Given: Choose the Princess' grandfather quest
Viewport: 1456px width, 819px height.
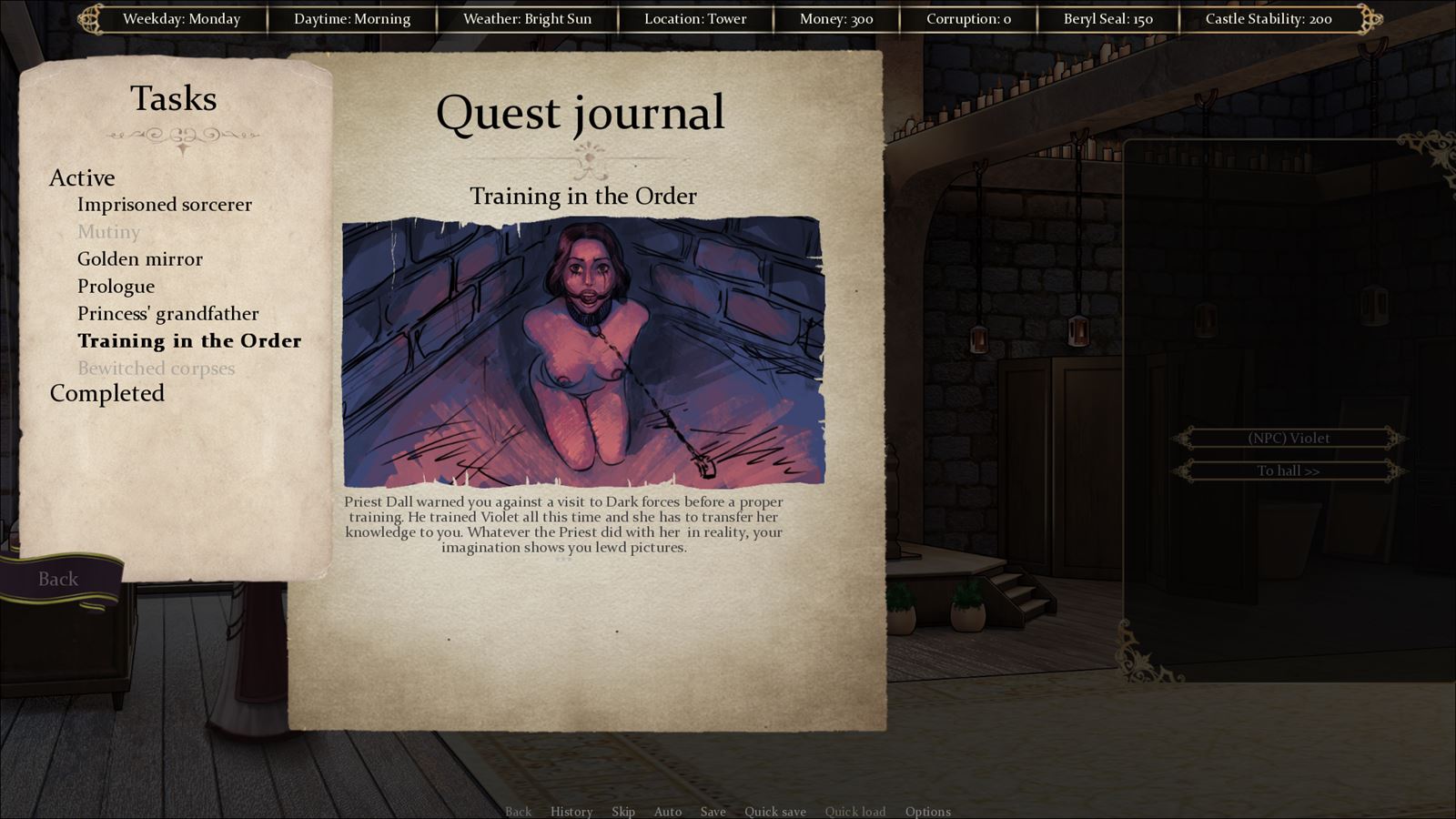Looking at the screenshot, I should point(167,314).
